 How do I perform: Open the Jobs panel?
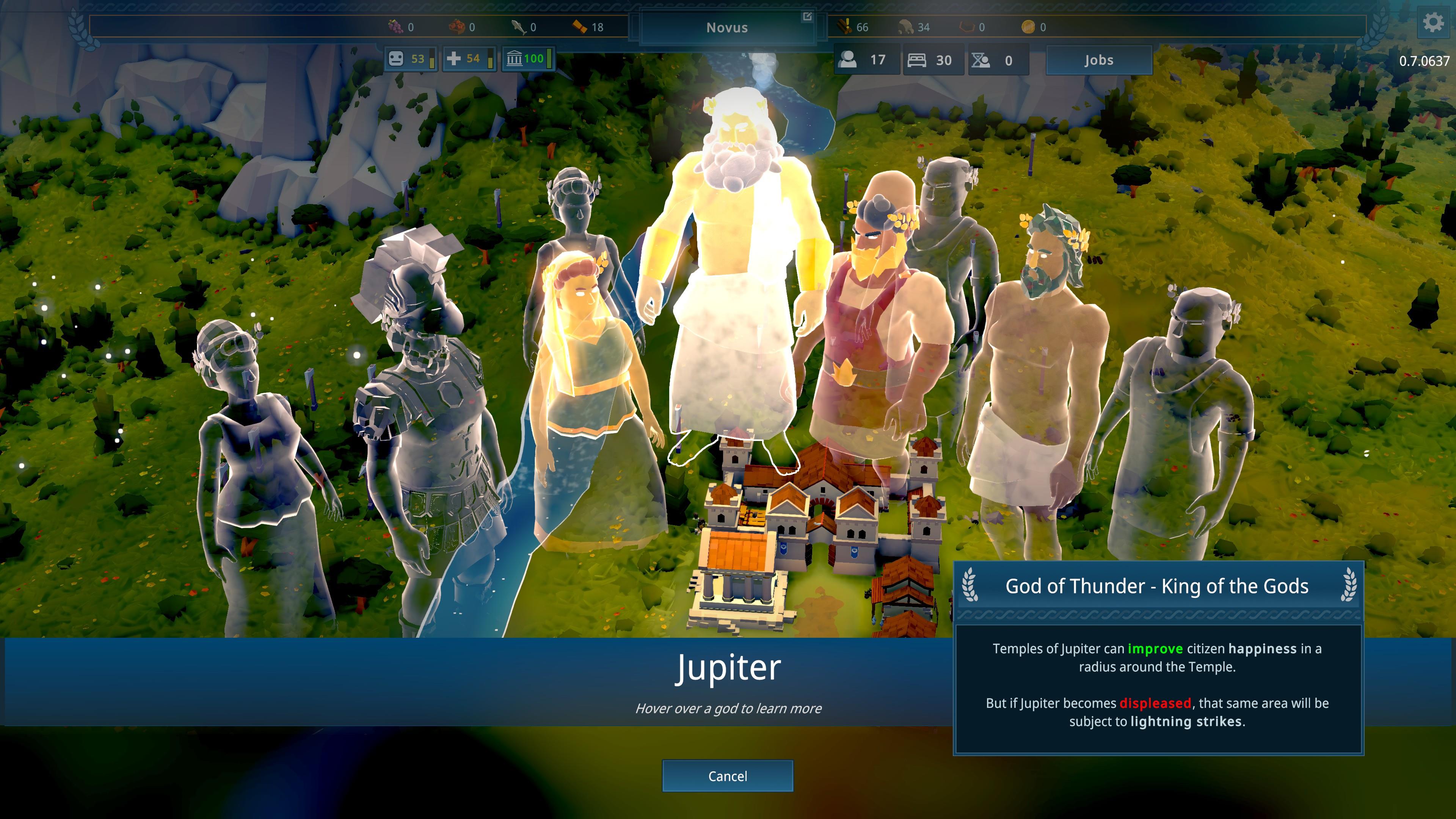(1098, 60)
